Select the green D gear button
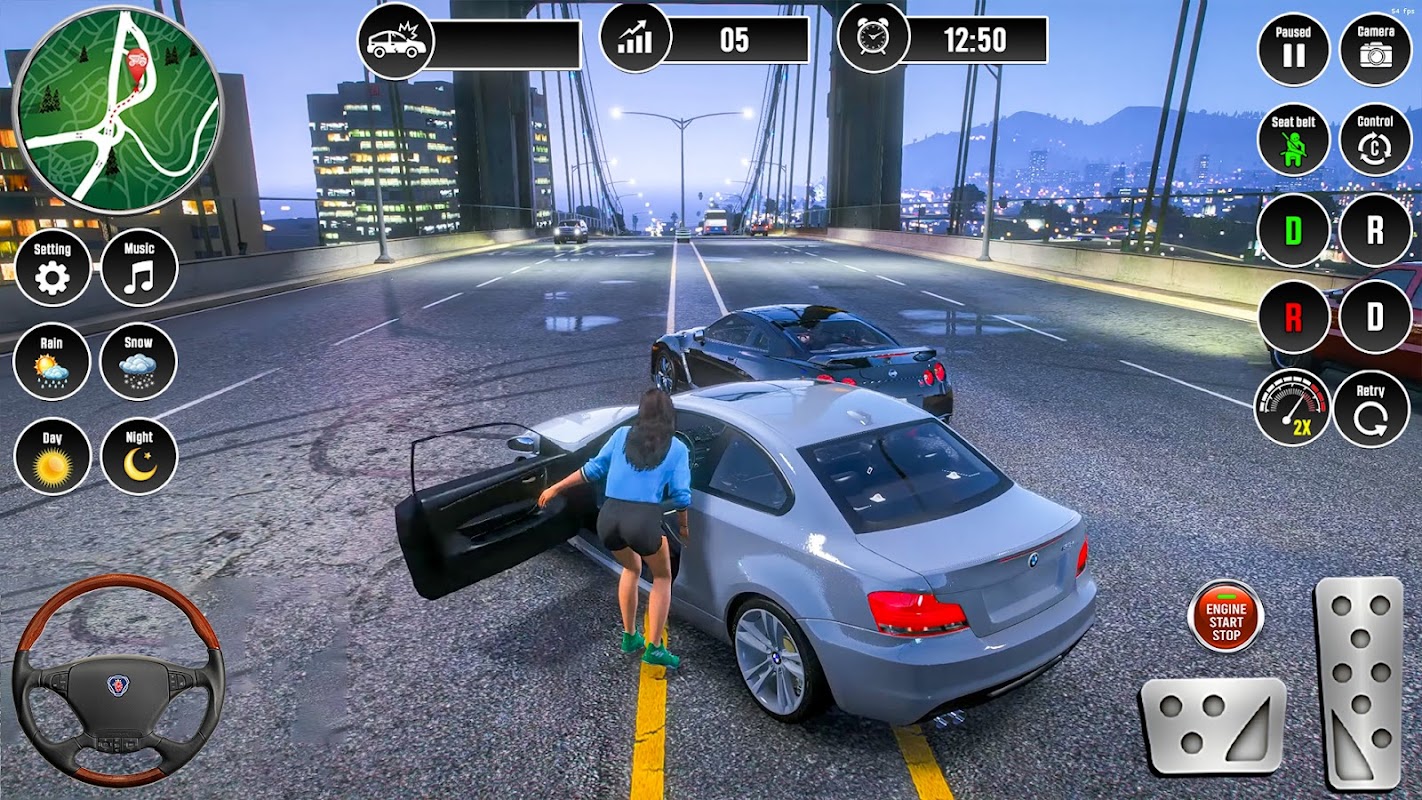 click(x=1293, y=230)
